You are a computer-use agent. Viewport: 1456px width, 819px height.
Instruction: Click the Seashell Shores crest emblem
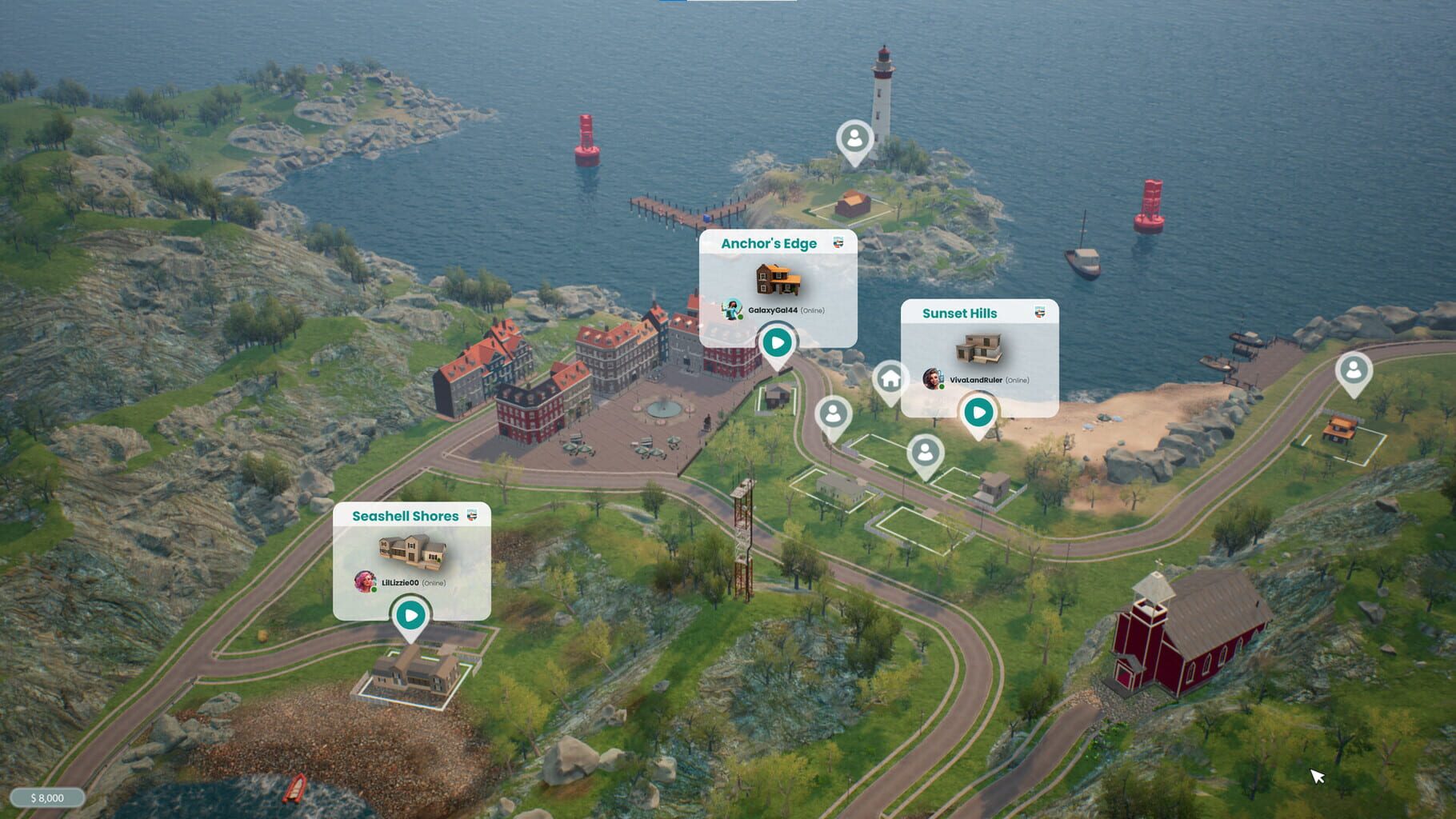(x=473, y=517)
